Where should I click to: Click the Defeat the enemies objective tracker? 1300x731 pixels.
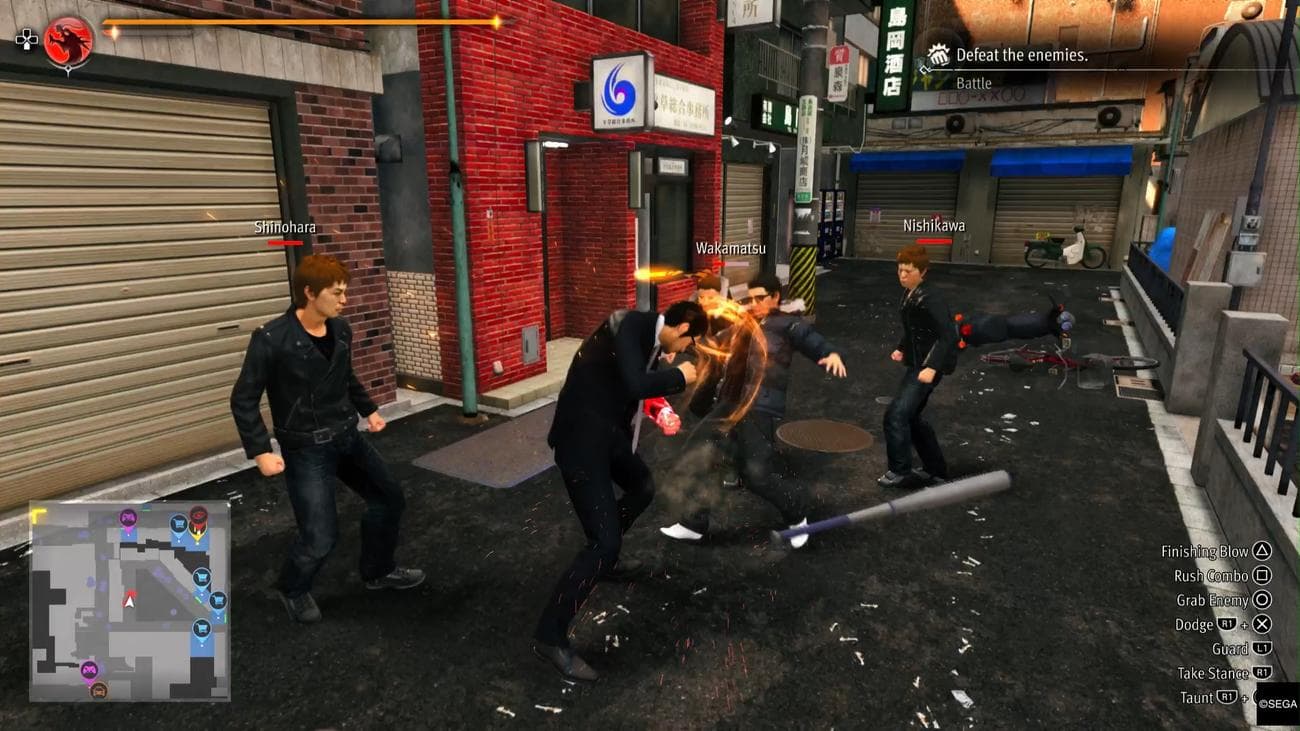(x=1021, y=55)
